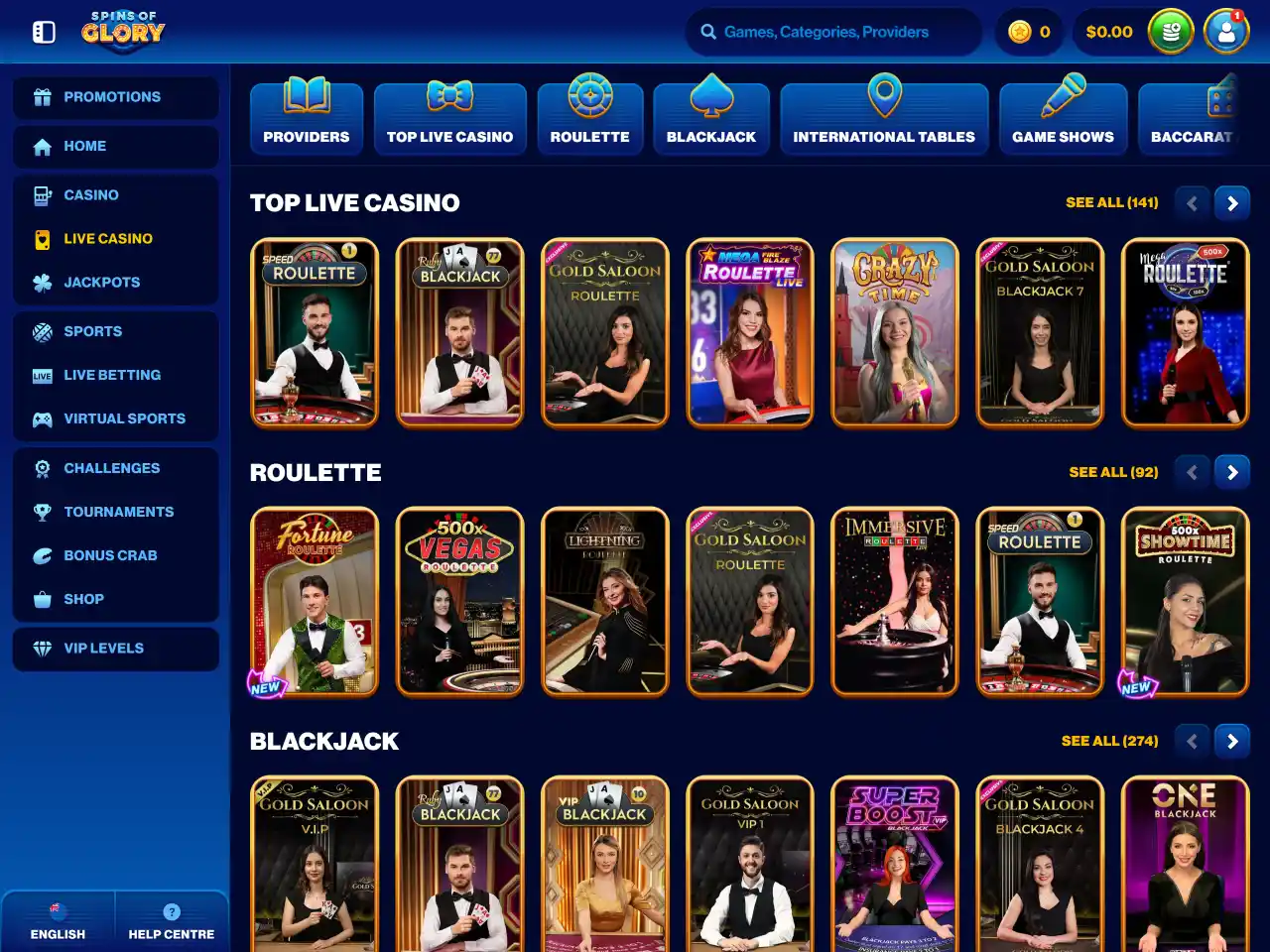Open the 500x Vegas Roulette game

tap(459, 602)
